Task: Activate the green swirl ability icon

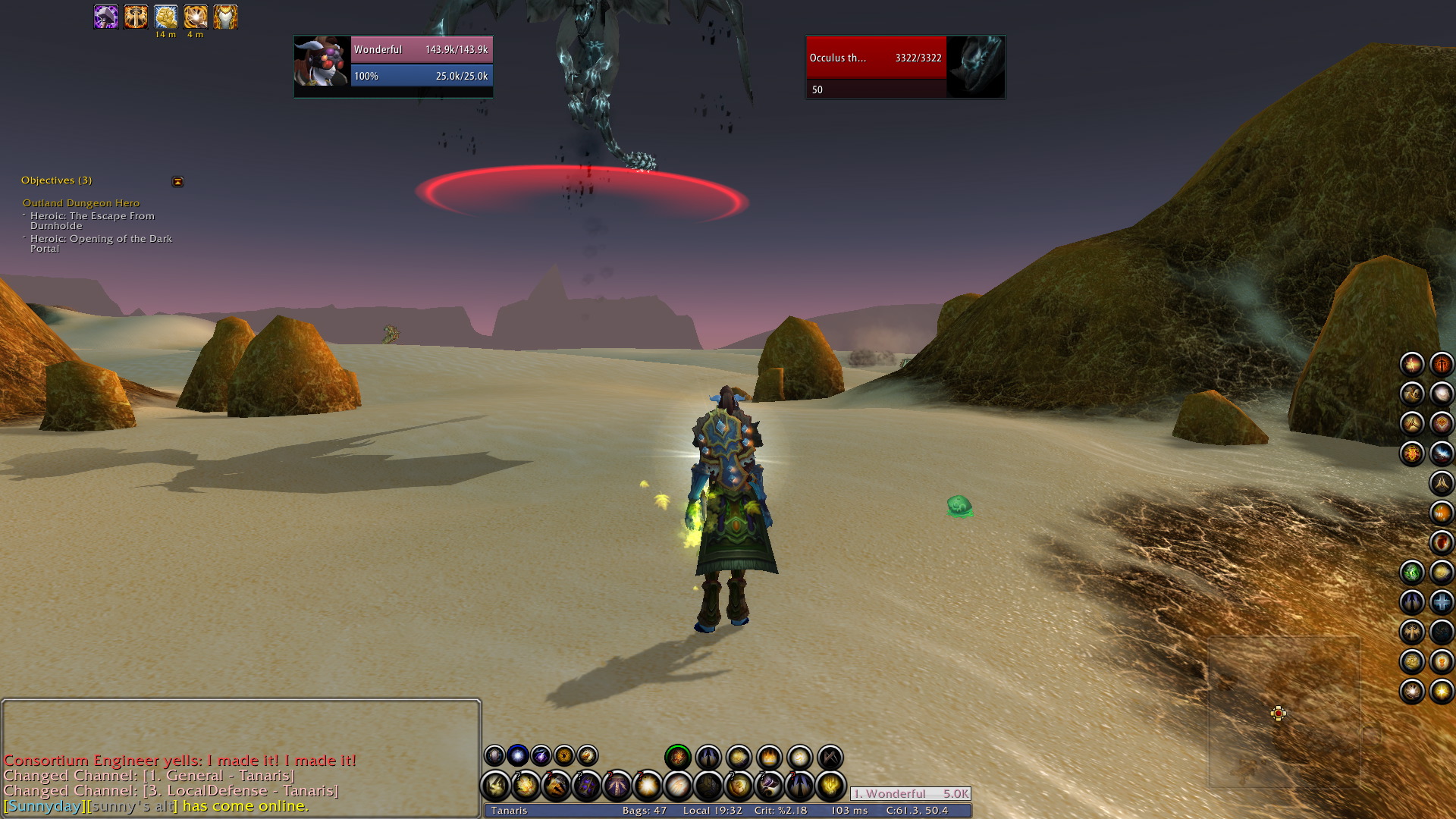Action: pyautogui.click(x=1411, y=573)
